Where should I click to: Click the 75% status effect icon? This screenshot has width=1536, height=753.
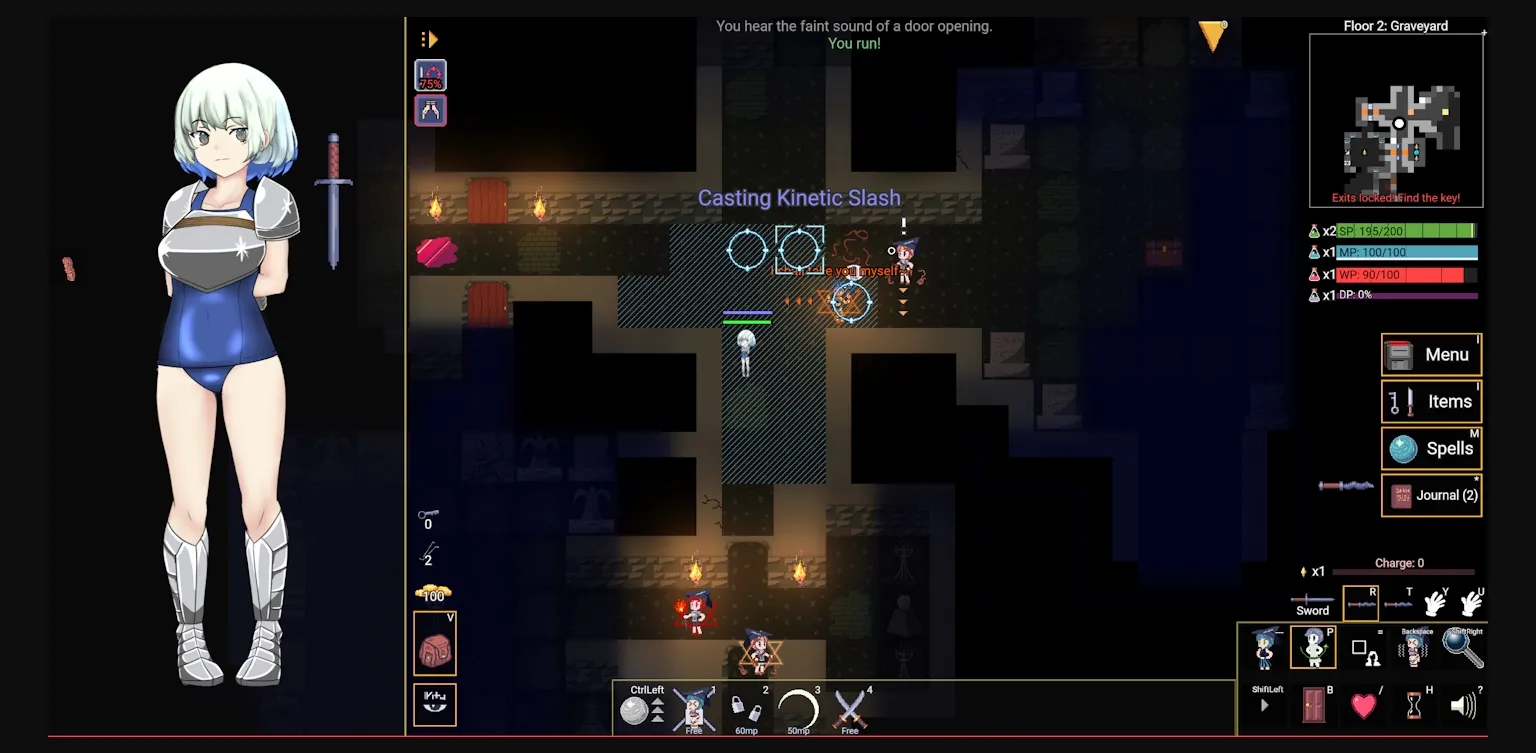point(431,76)
